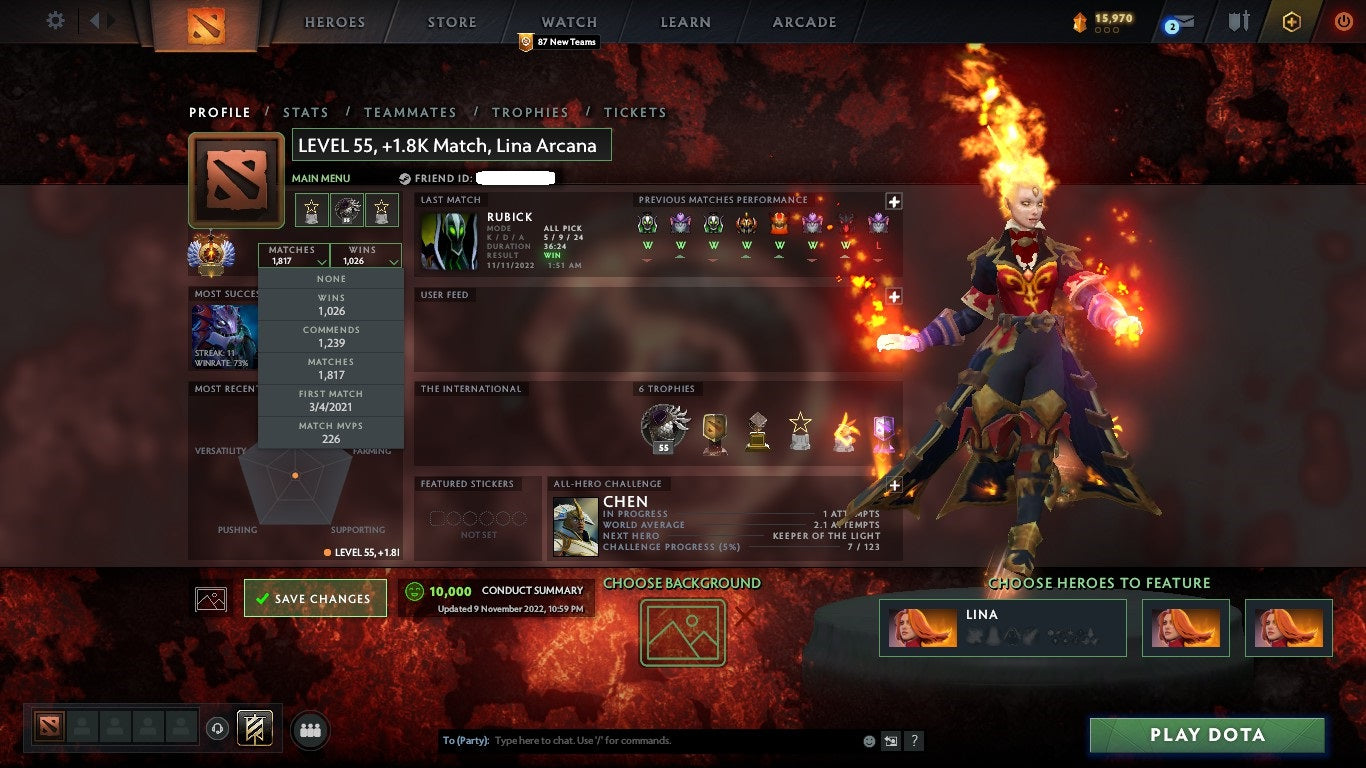Viewport: 1366px width, 768px height.
Task: Open the friends list people icon
Action: coord(308,731)
